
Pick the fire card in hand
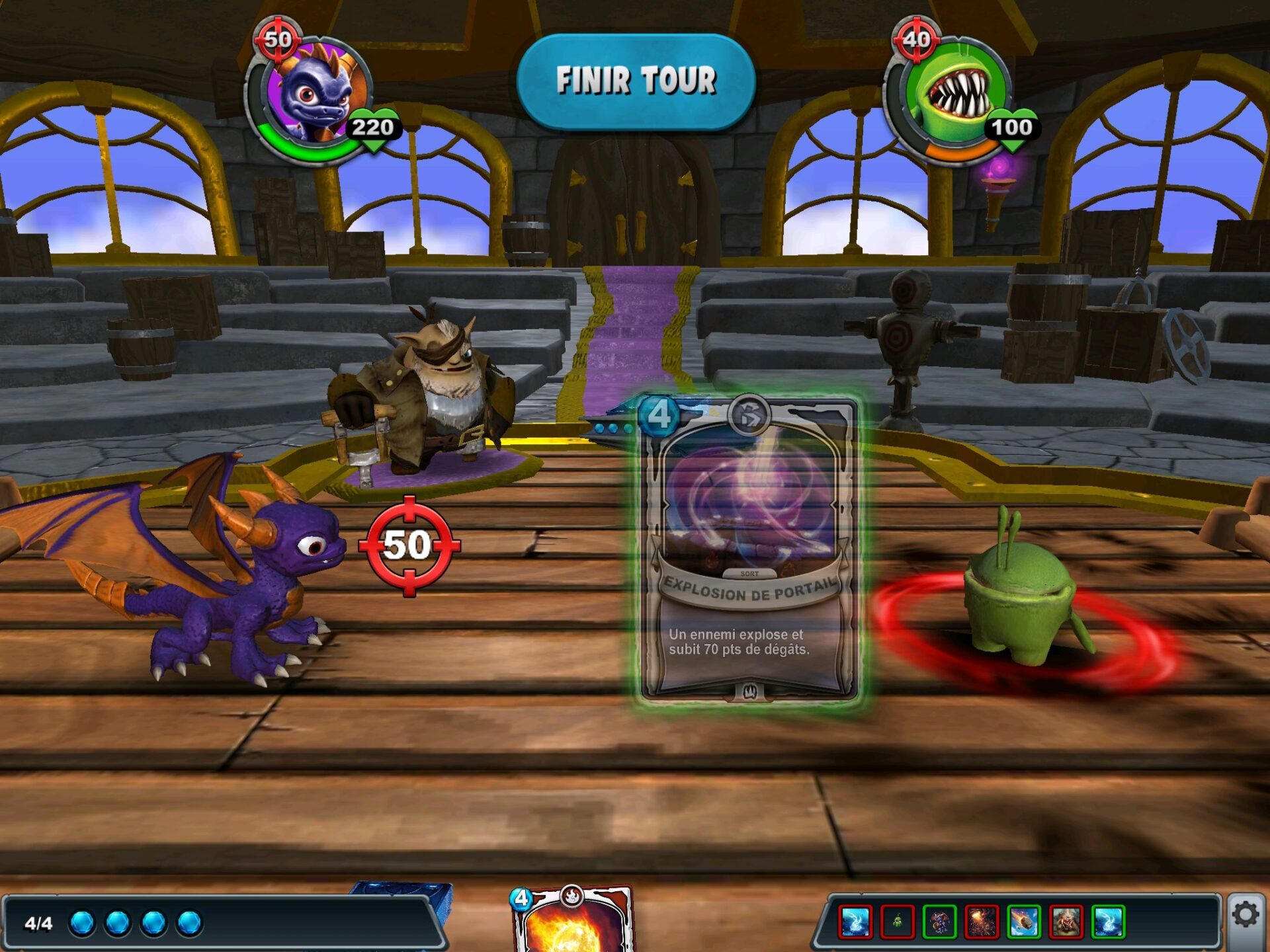pyautogui.click(x=573, y=922)
